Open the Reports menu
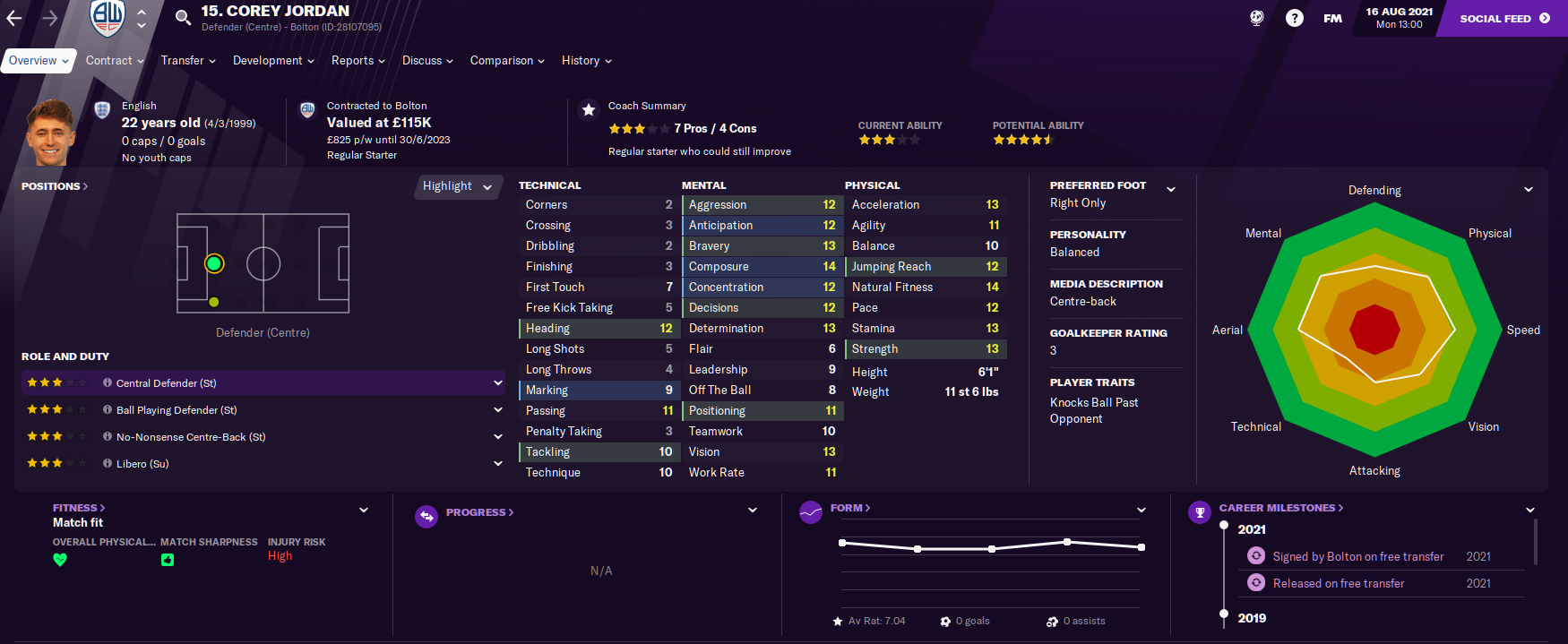1568x644 pixels. (358, 61)
